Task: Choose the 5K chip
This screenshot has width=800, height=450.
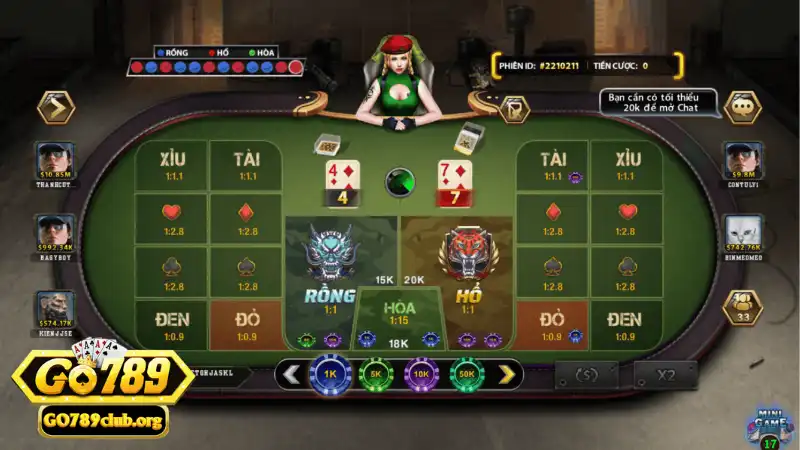Action: click(x=375, y=375)
